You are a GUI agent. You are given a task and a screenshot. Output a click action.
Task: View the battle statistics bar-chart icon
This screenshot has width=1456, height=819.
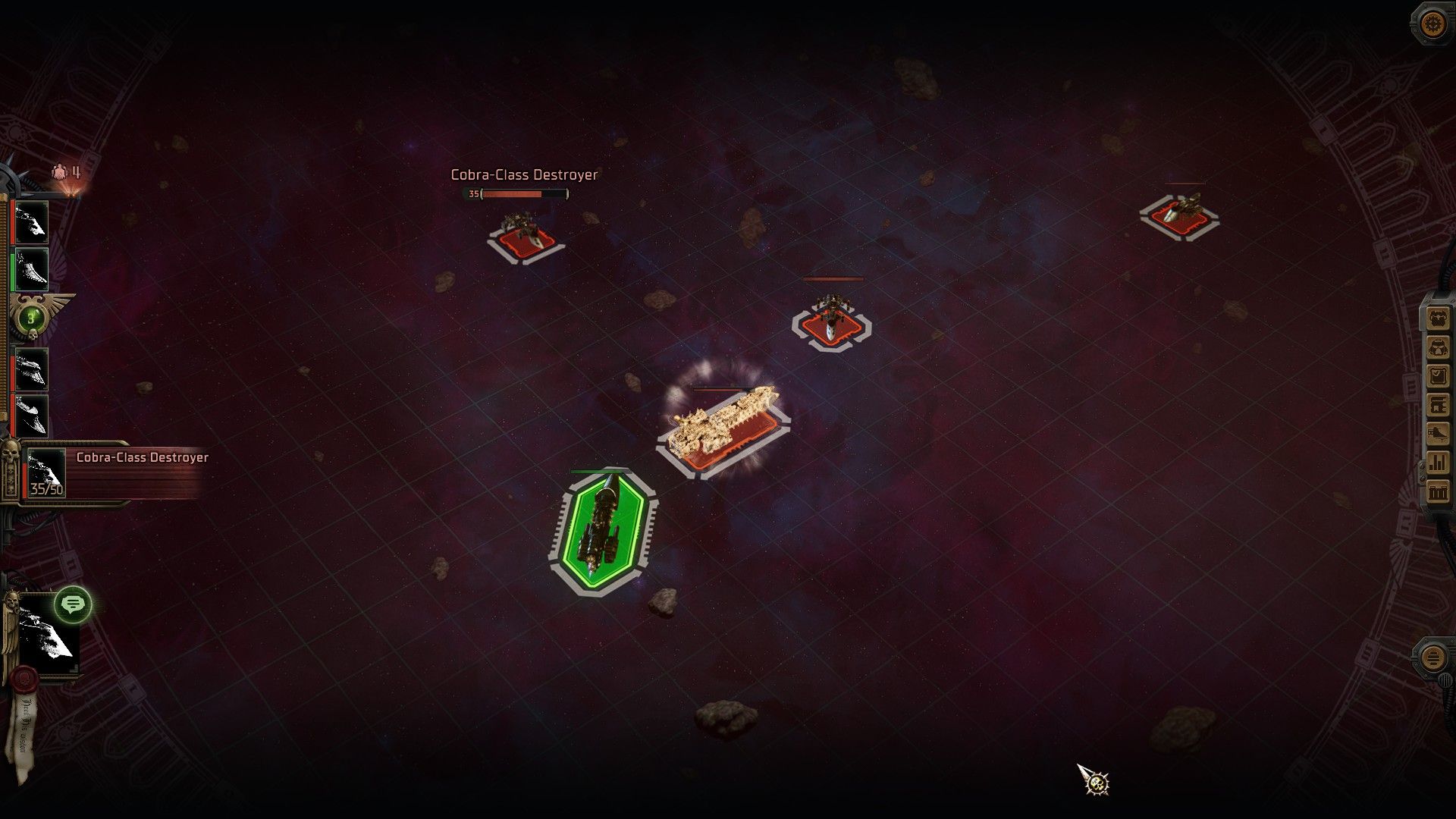point(1436,460)
